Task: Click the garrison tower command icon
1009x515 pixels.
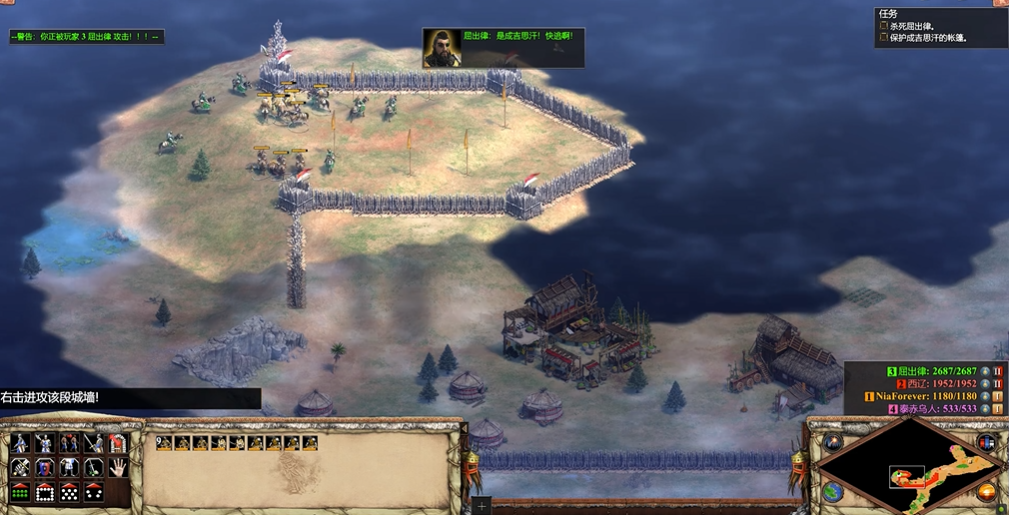Action: 117,443
